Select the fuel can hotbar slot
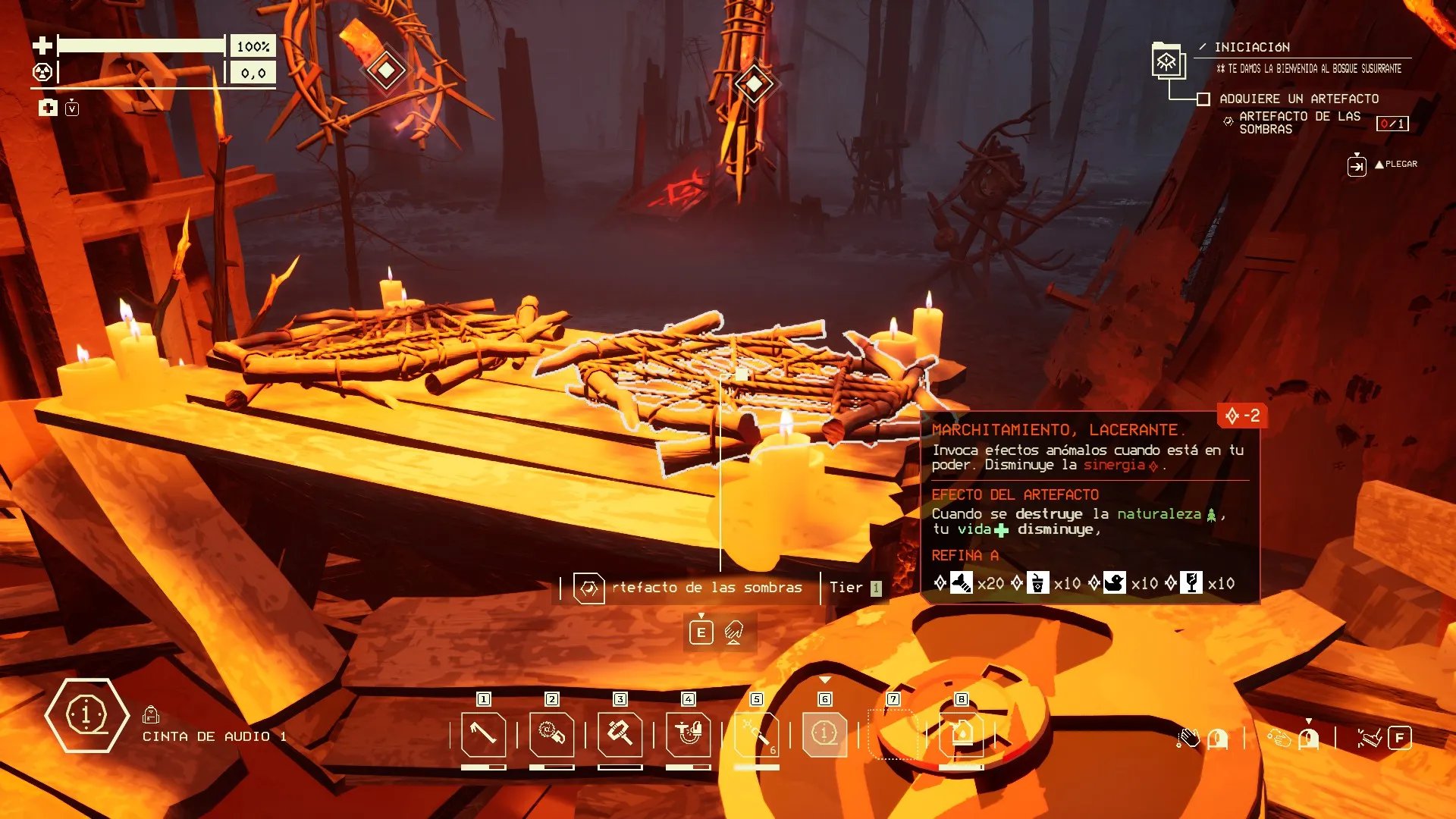This screenshot has height=819, width=1456. click(961, 734)
